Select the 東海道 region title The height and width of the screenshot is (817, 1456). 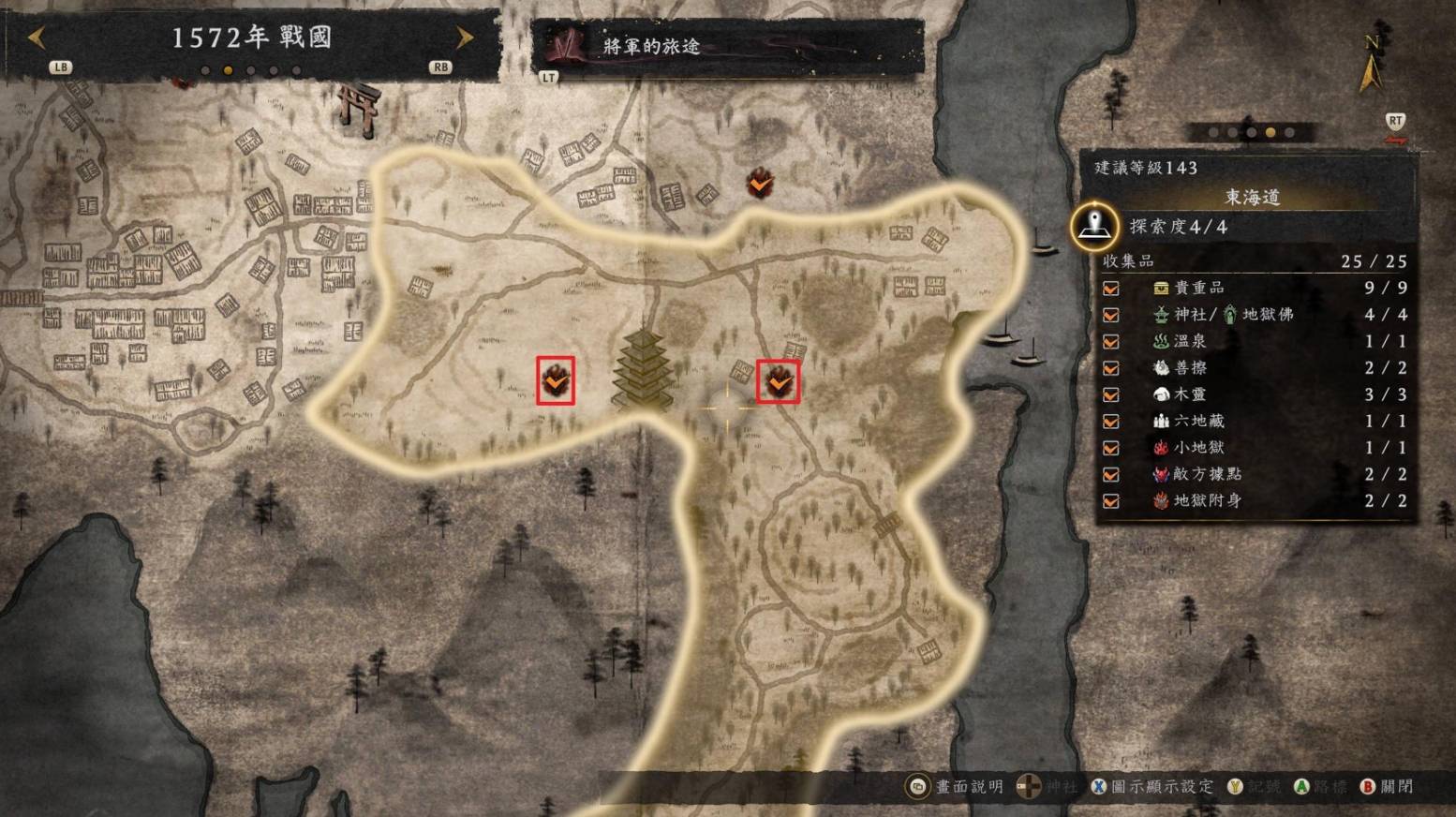1252,197
